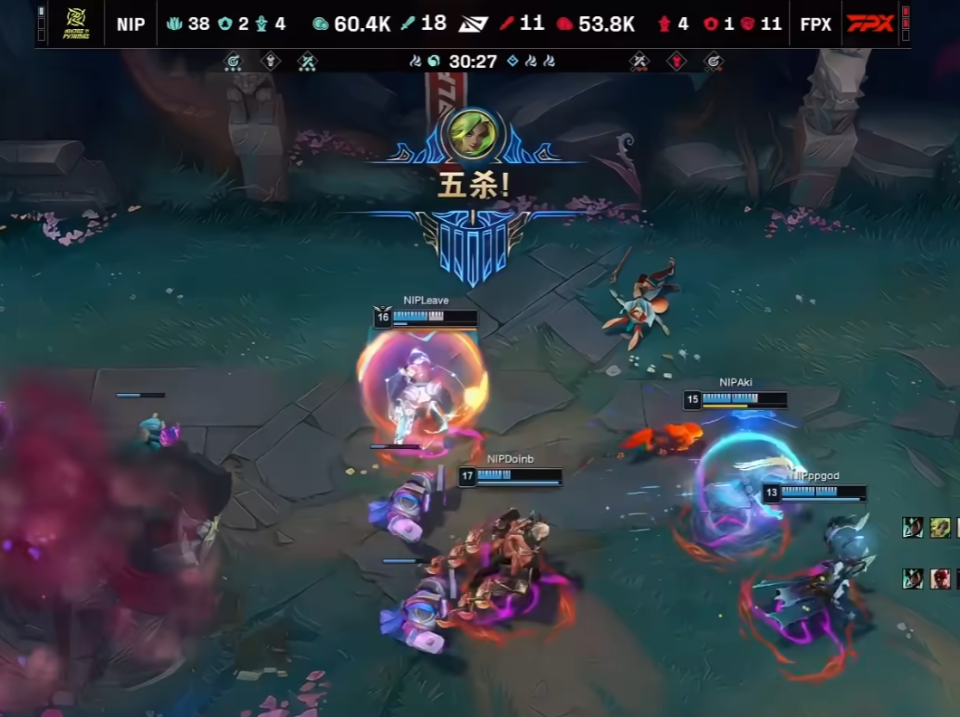Choose the red-haired champion portrait in kill feed
The height and width of the screenshot is (717, 960).
[940, 578]
